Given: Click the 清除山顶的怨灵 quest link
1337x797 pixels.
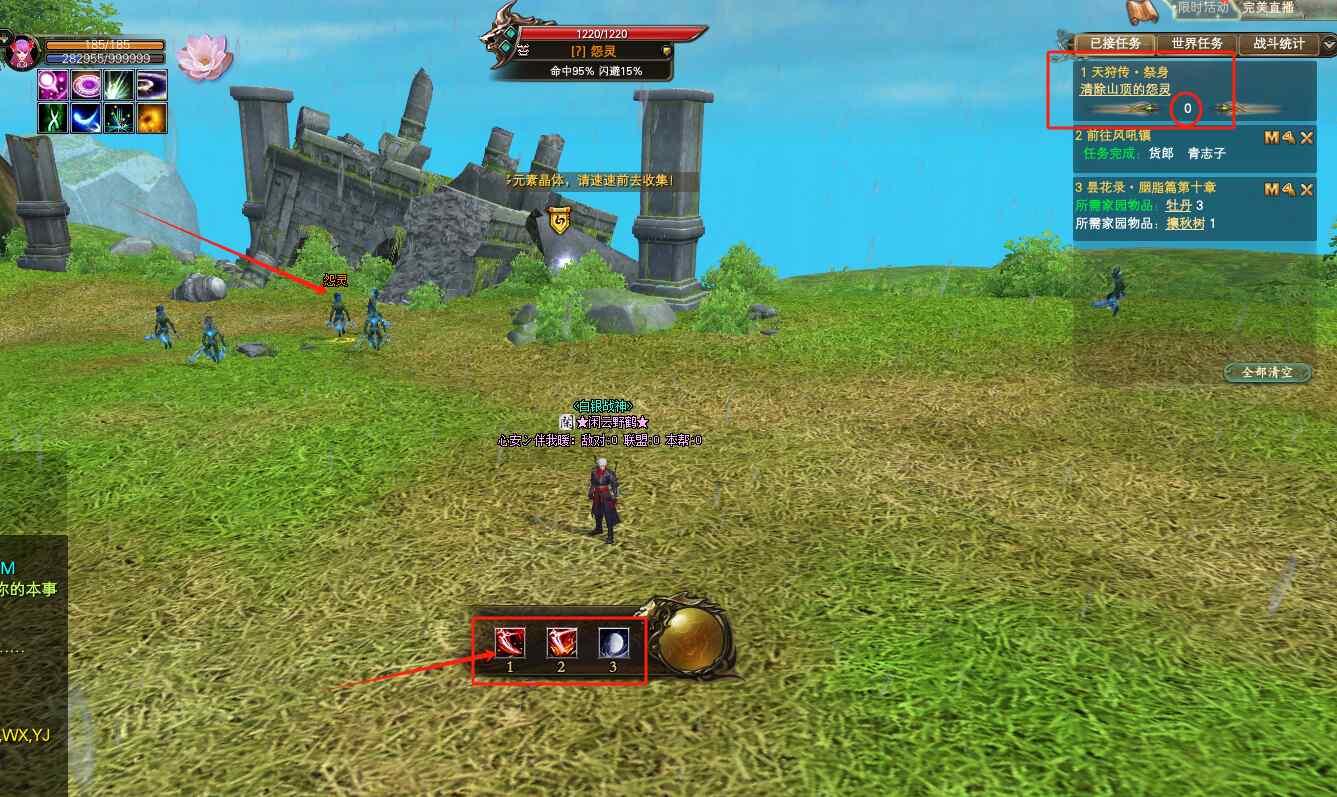Looking at the screenshot, I should (x=1124, y=89).
